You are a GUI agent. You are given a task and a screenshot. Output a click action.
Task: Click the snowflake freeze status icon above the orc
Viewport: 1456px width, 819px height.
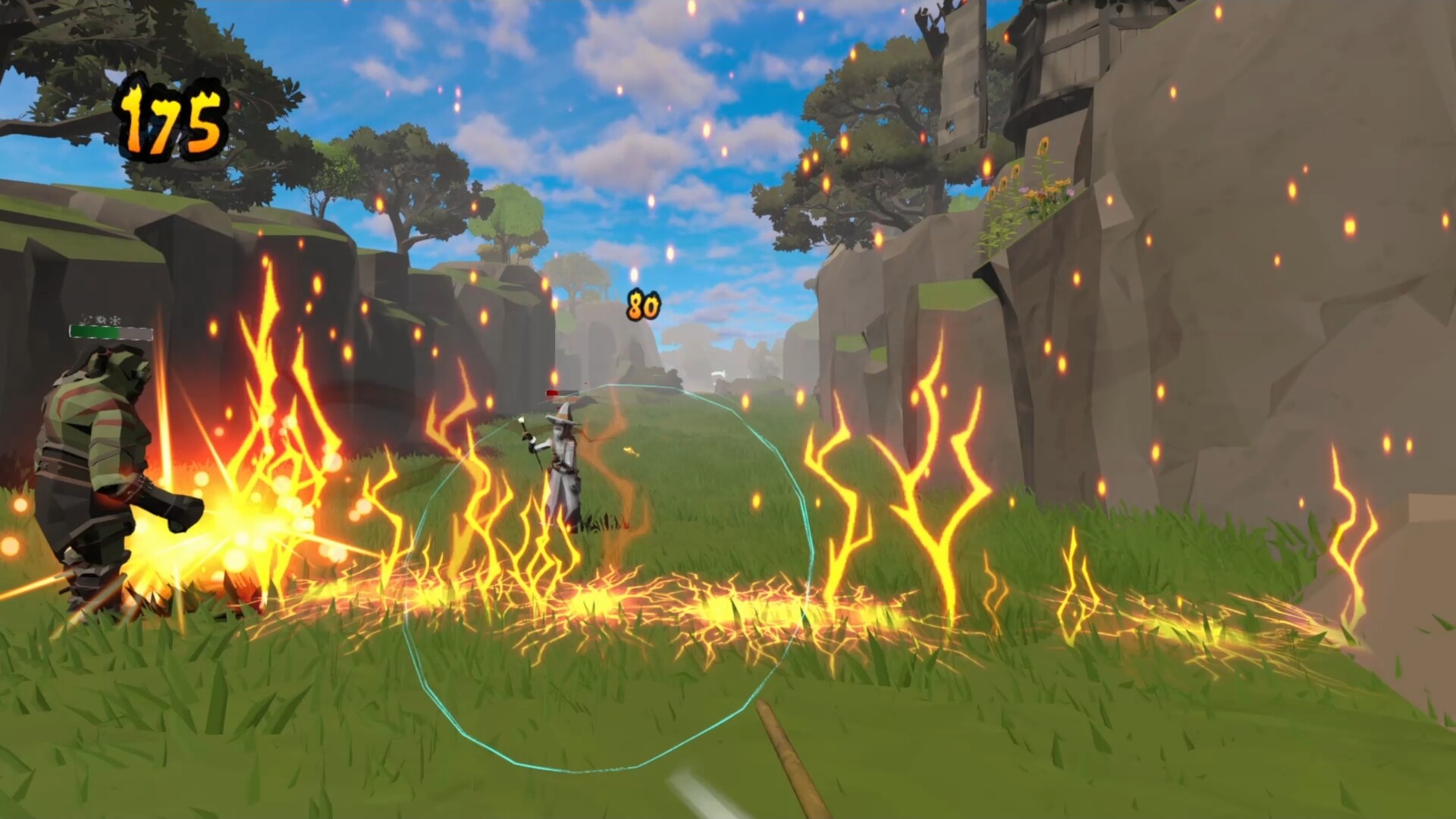coord(115,320)
